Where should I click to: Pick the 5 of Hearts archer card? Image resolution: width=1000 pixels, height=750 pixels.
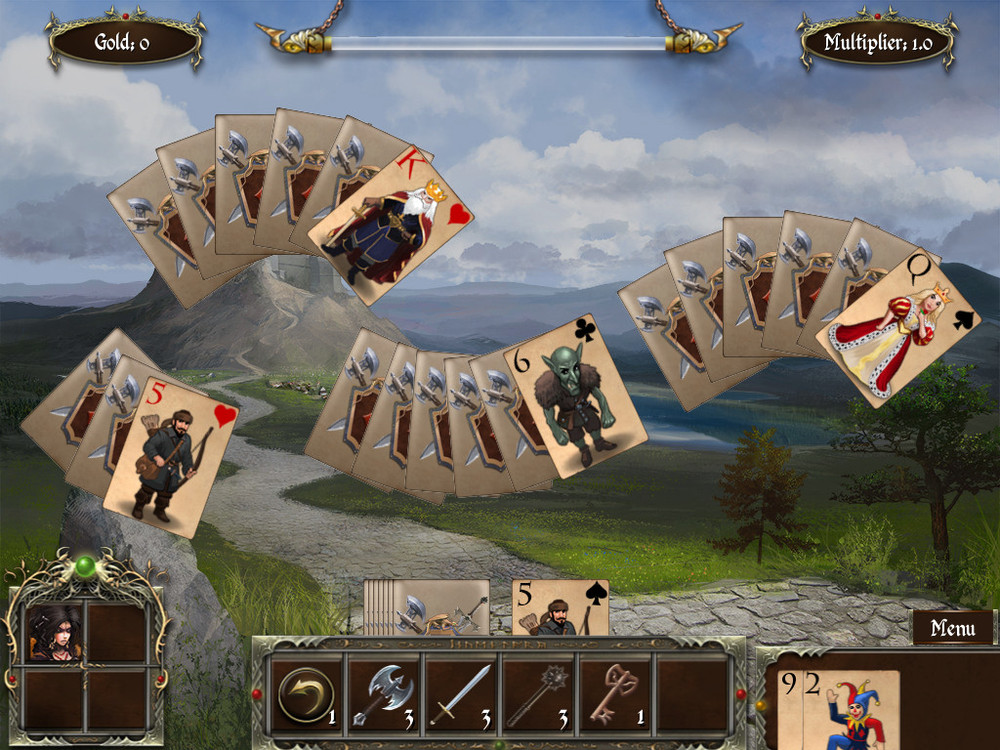tap(172, 455)
